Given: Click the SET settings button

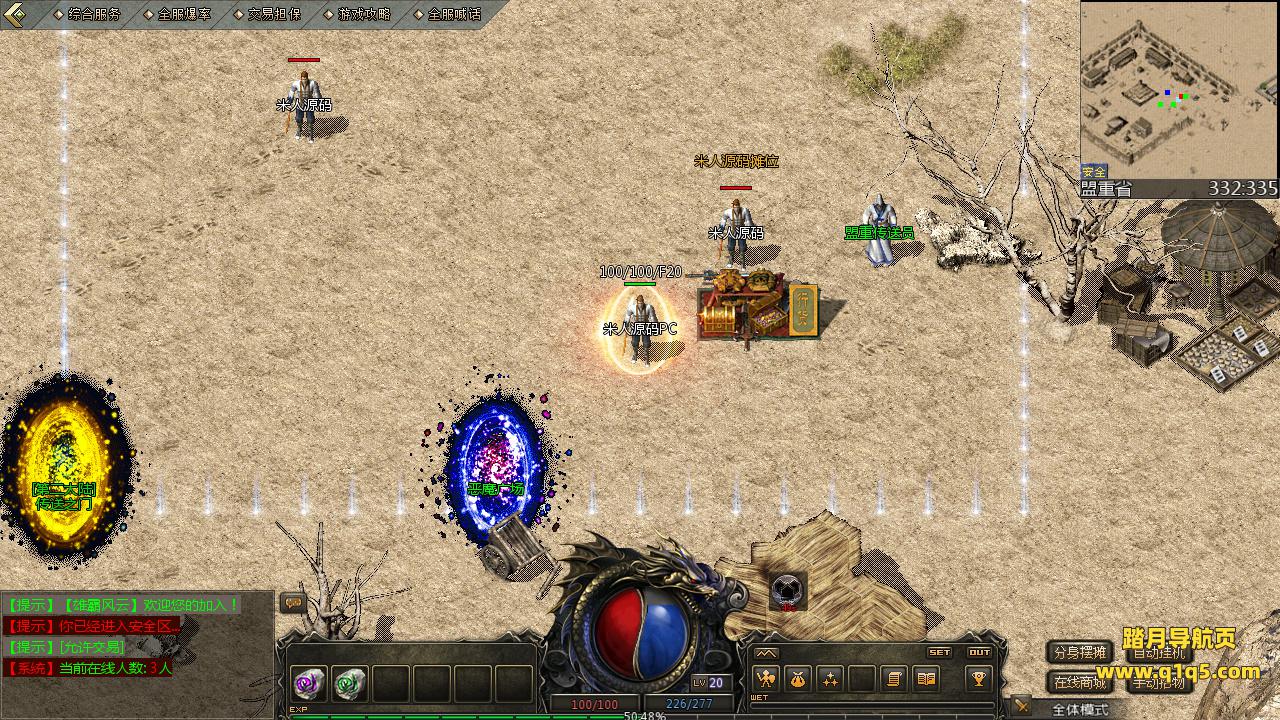Looking at the screenshot, I should tap(939, 652).
